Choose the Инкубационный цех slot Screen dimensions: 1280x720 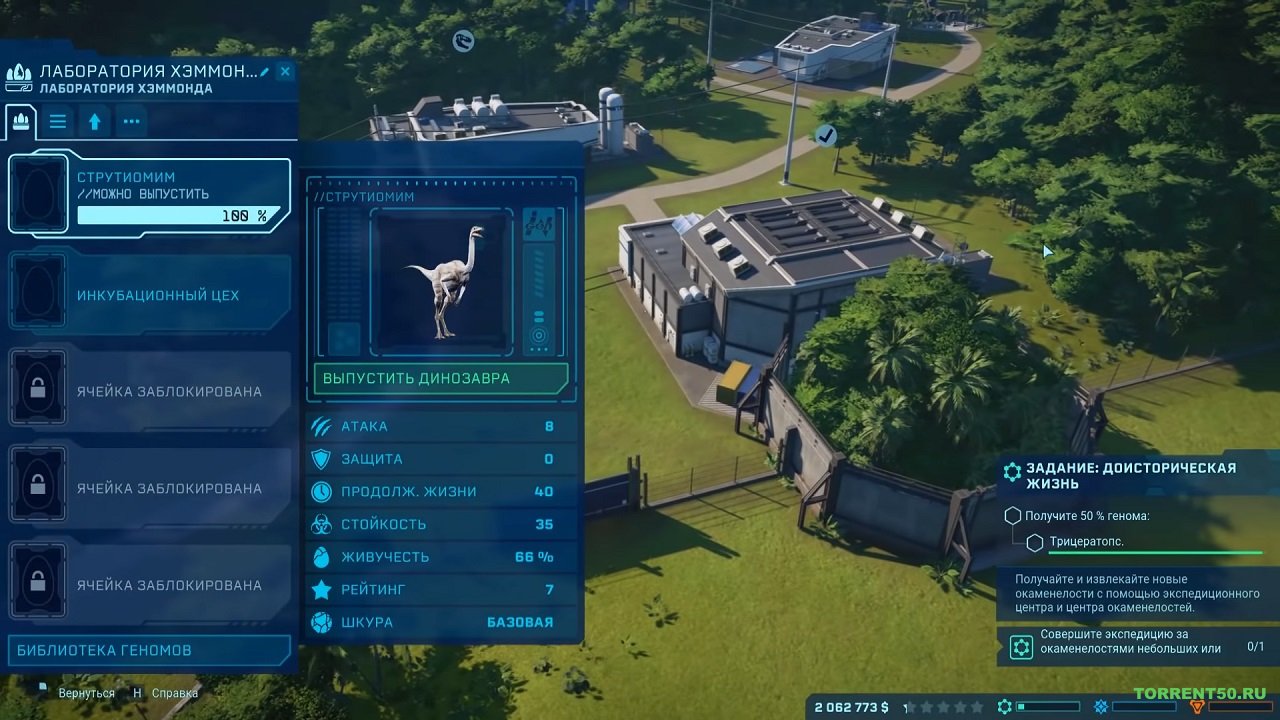tap(150, 295)
